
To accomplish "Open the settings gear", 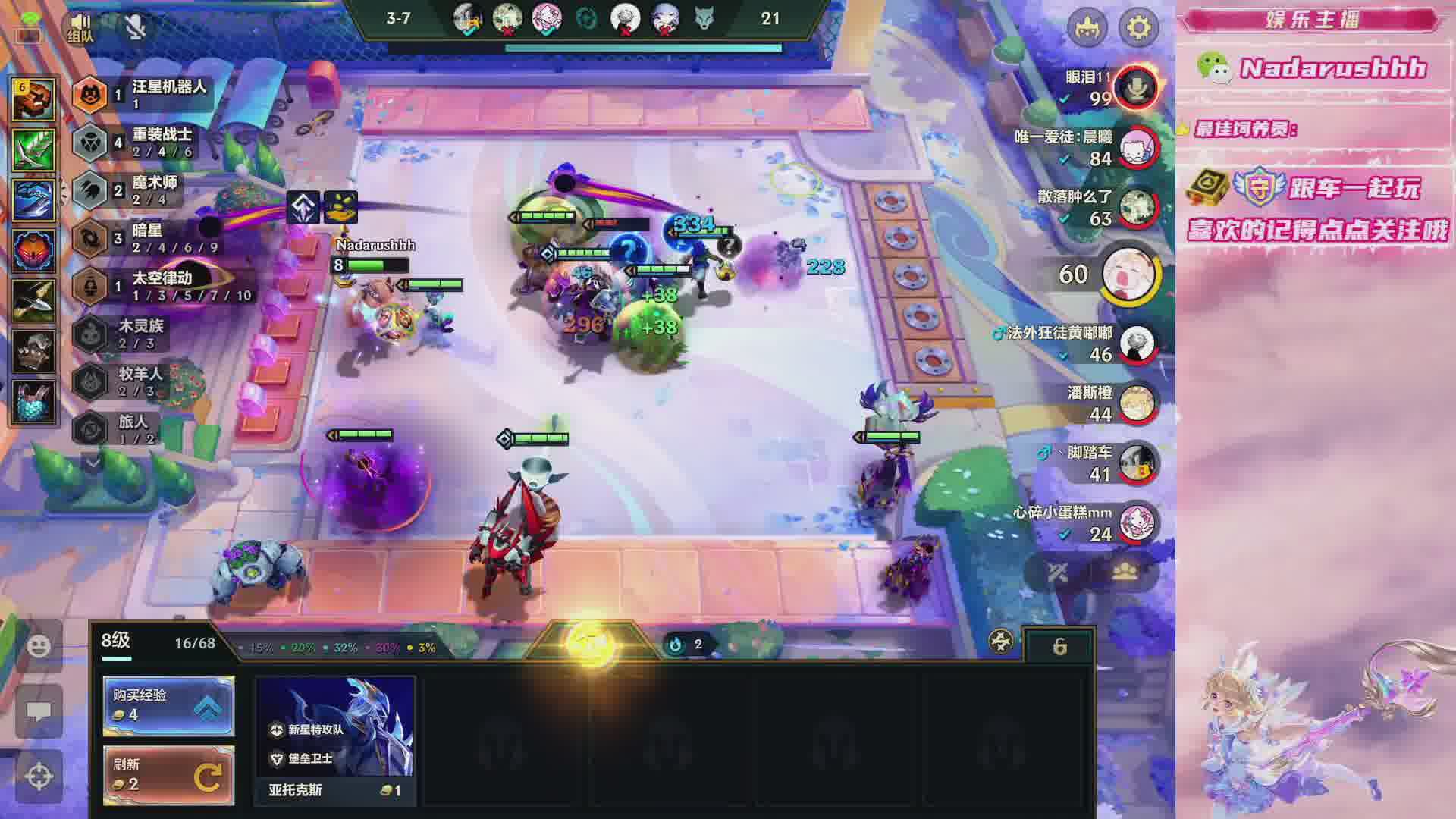I will [x=1138, y=28].
